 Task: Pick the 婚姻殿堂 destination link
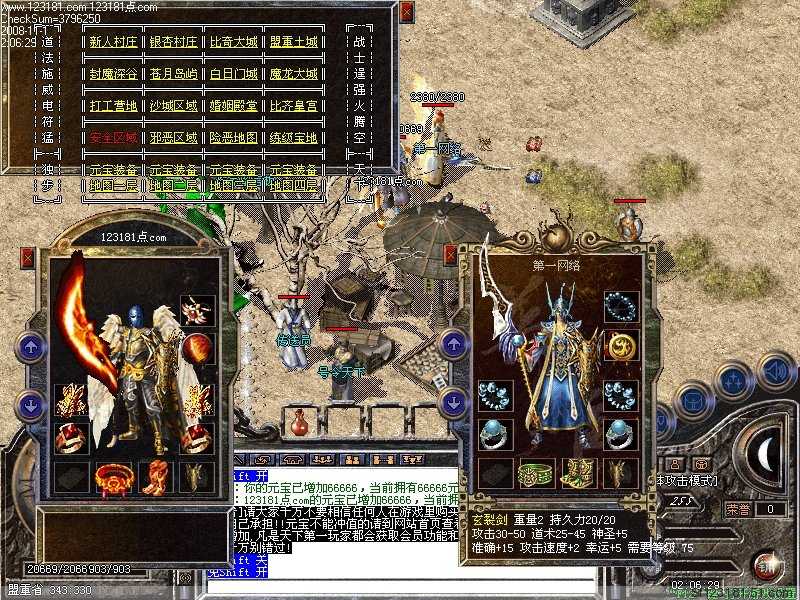tap(233, 106)
